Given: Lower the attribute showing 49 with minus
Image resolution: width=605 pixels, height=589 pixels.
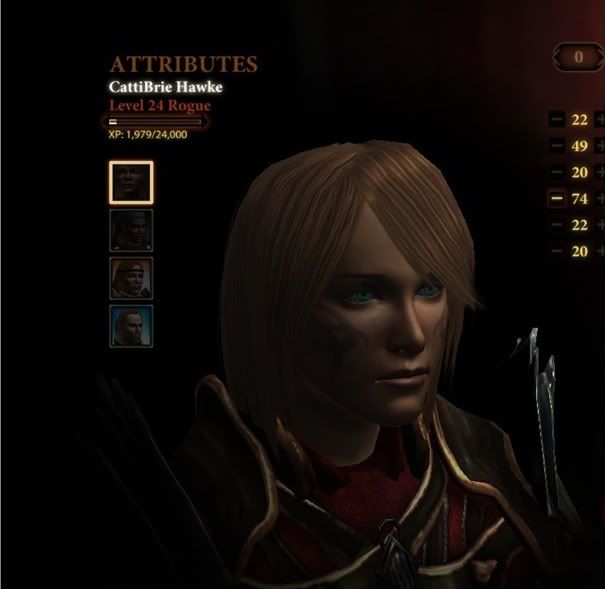Looking at the screenshot, I should (556, 146).
